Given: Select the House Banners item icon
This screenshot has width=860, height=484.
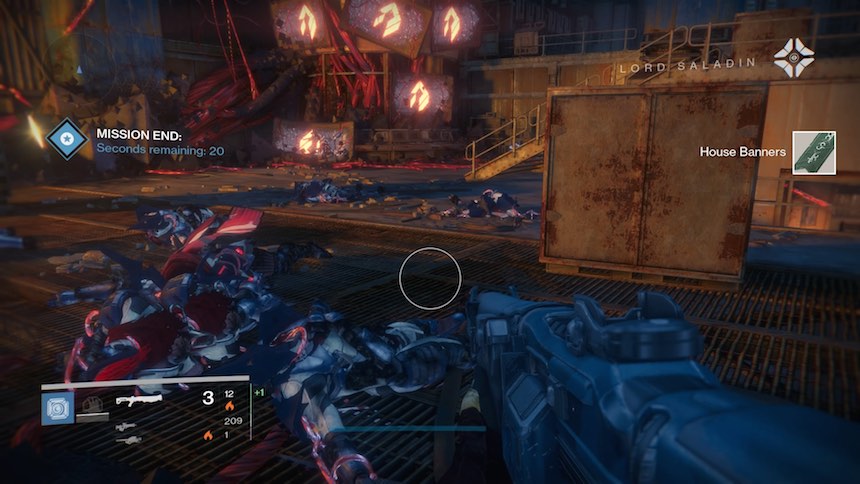Looking at the screenshot, I should 814,153.
